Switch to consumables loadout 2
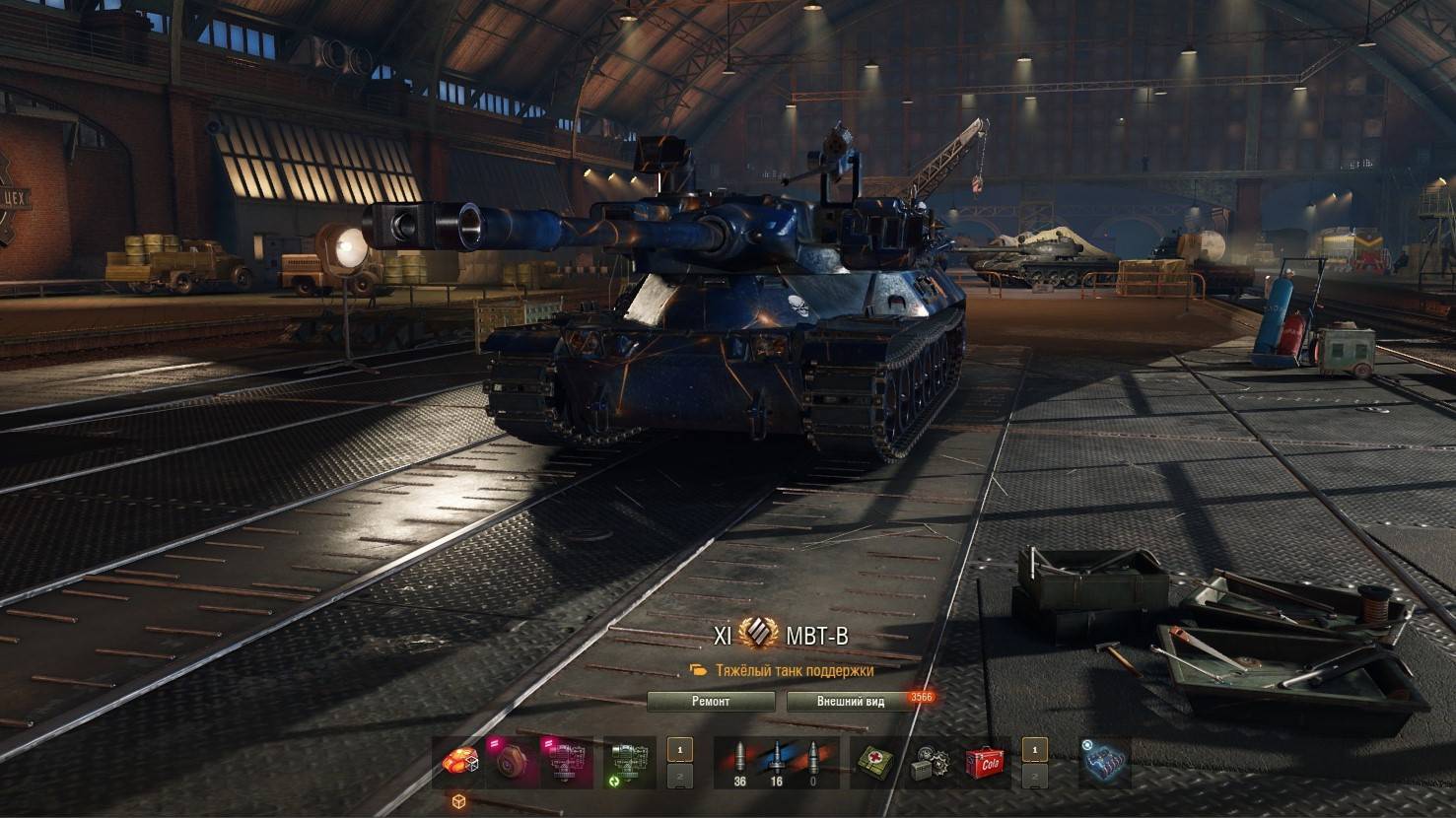The image size is (1456, 818). [1034, 776]
